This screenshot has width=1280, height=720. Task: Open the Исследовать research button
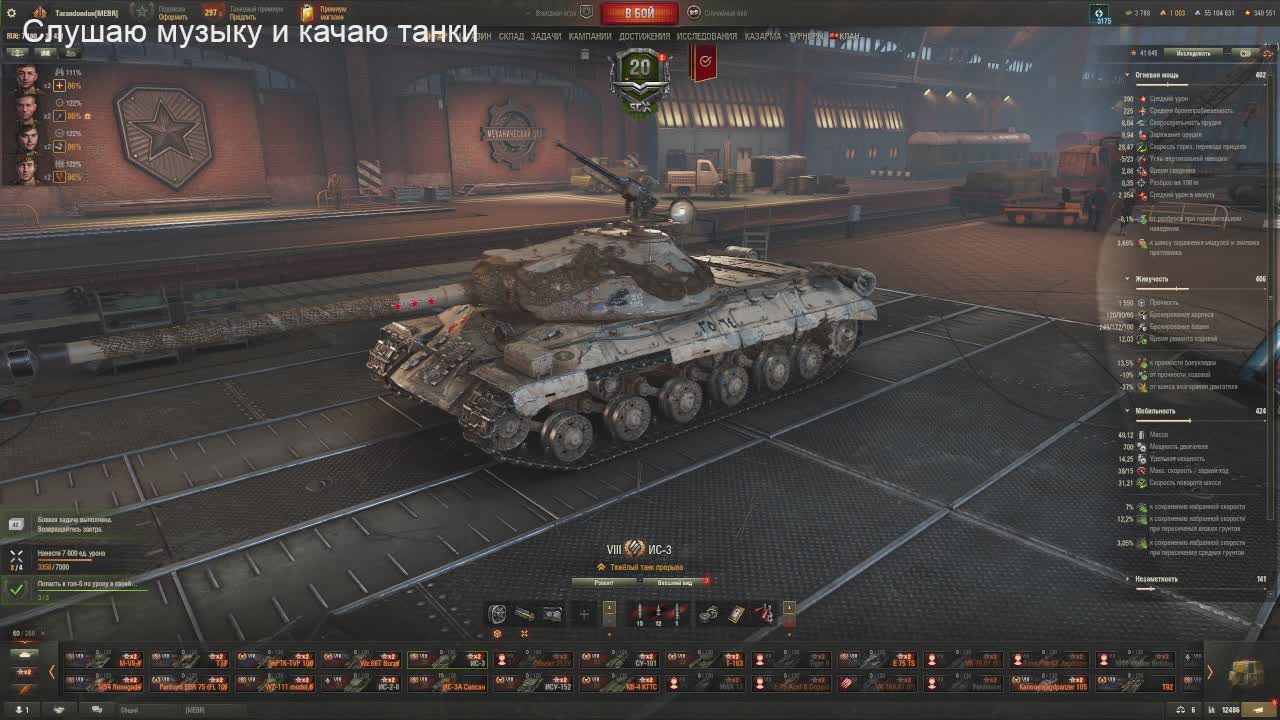pyautogui.click(x=1193, y=52)
